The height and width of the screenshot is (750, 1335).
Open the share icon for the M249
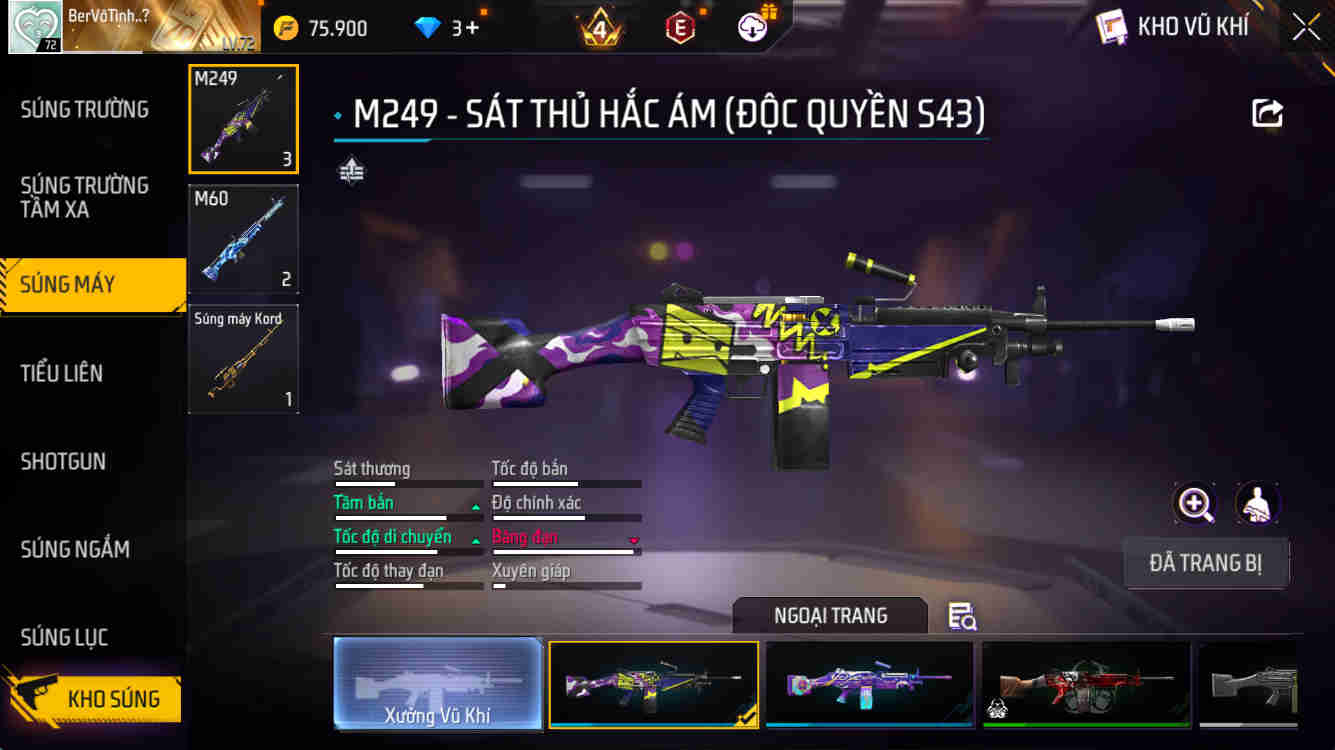(1266, 114)
